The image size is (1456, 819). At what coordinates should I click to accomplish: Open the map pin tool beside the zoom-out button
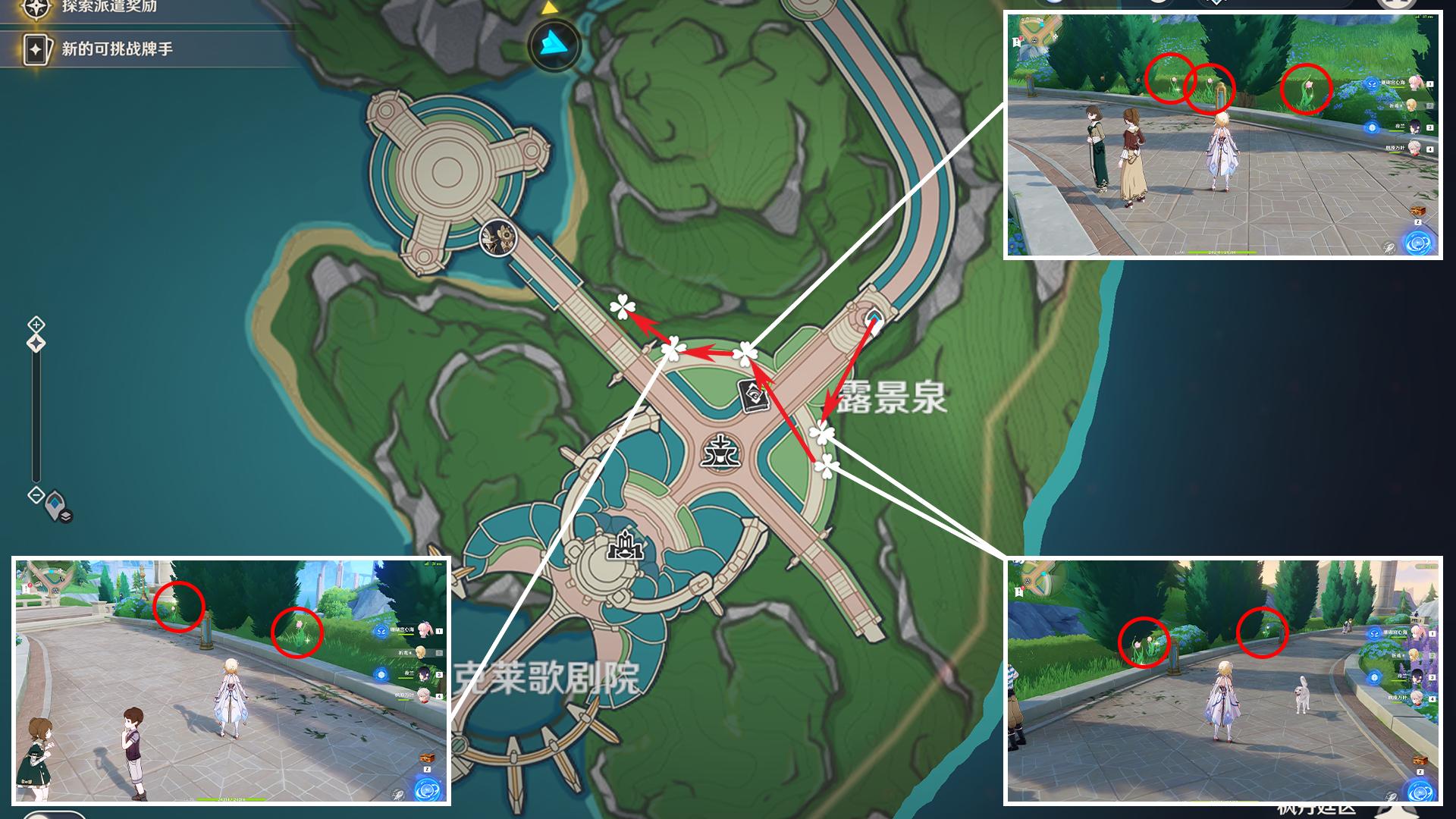[58, 507]
